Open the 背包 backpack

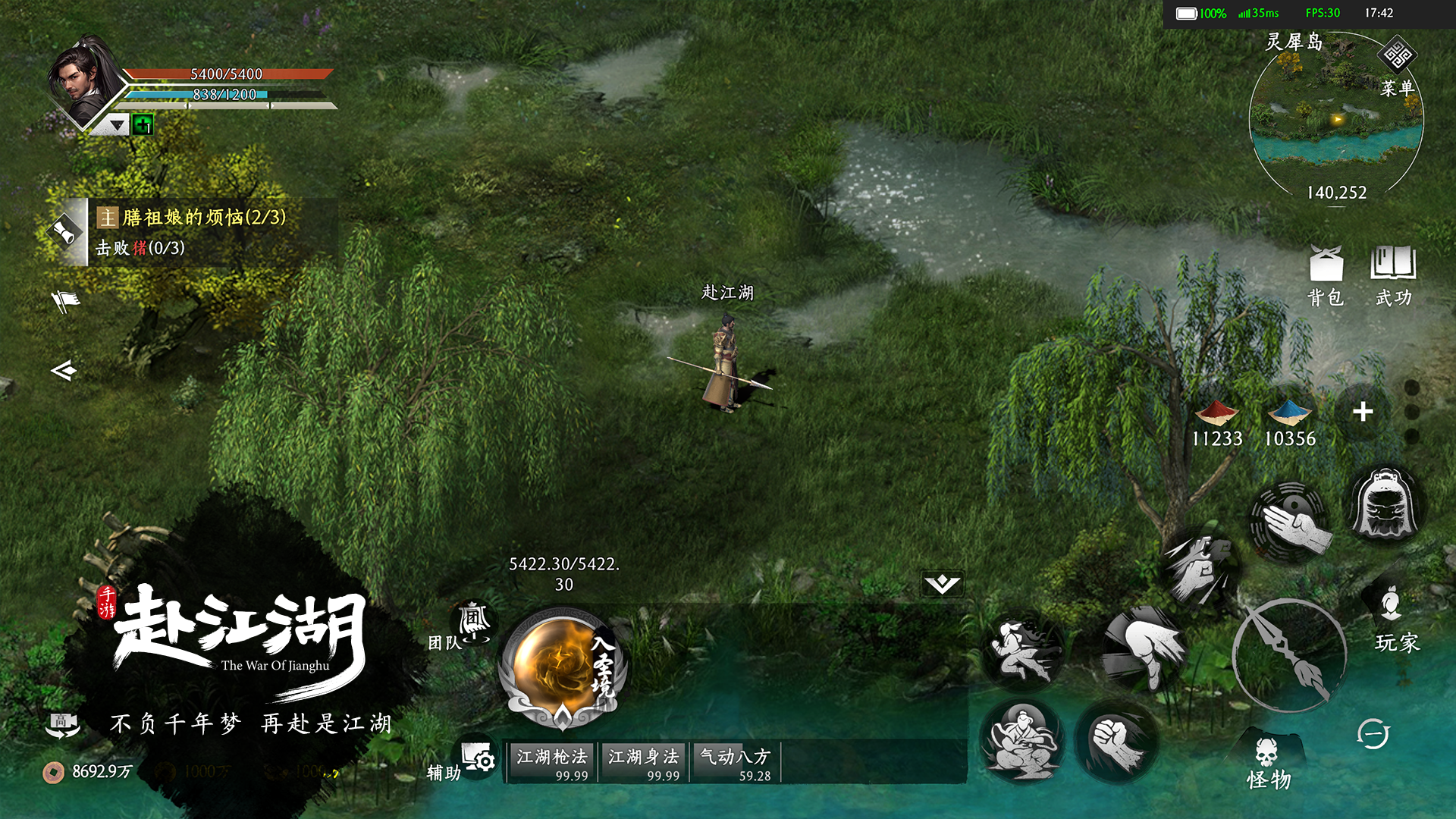[1326, 275]
